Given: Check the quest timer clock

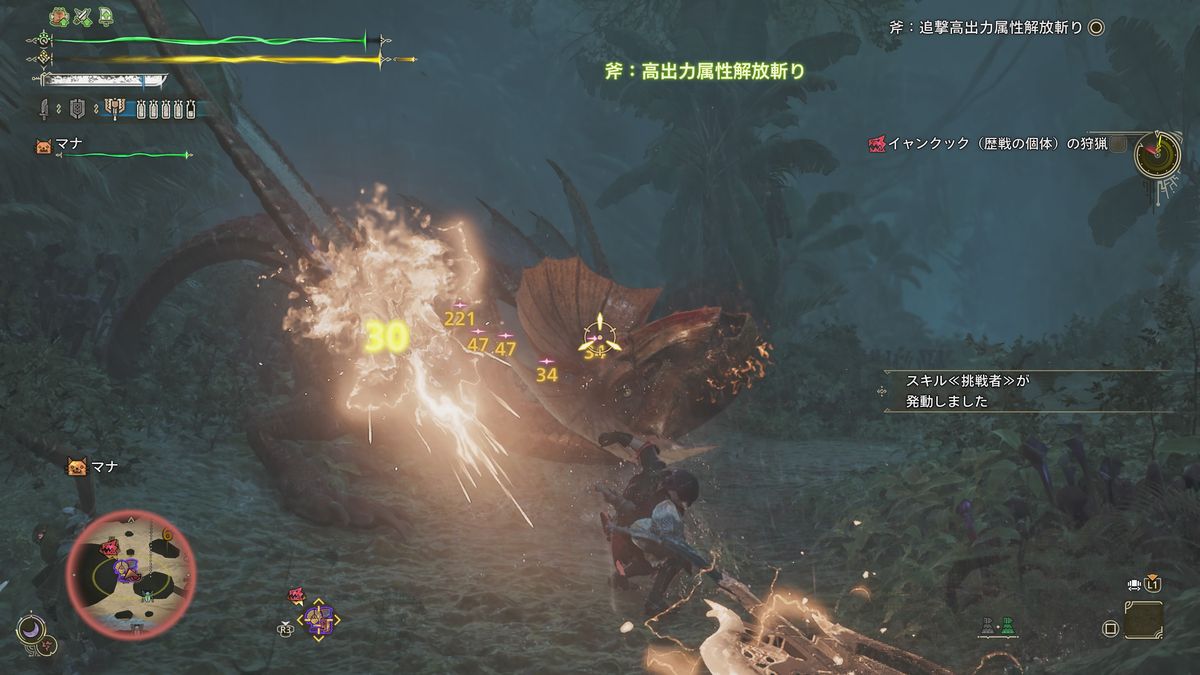Looking at the screenshot, I should point(1157,154).
